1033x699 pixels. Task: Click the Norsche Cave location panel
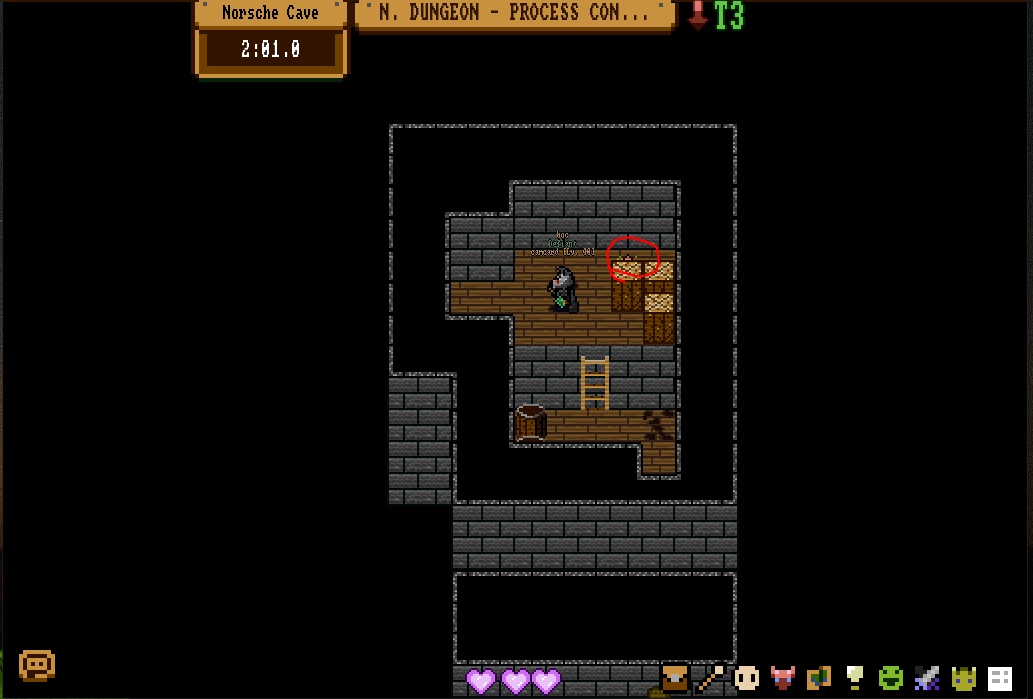(270, 14)
